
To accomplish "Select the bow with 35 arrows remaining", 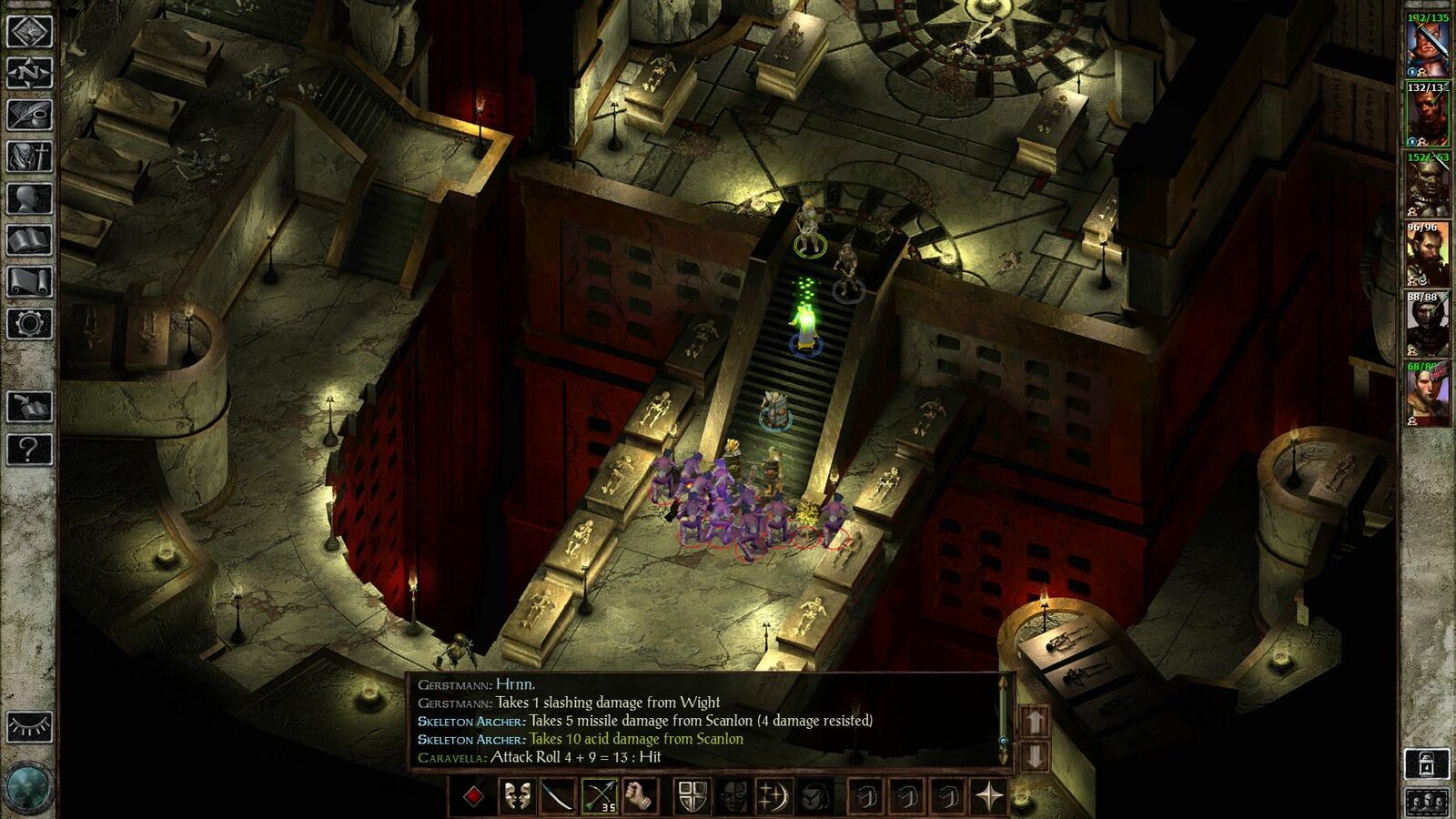I will point(601,795).
